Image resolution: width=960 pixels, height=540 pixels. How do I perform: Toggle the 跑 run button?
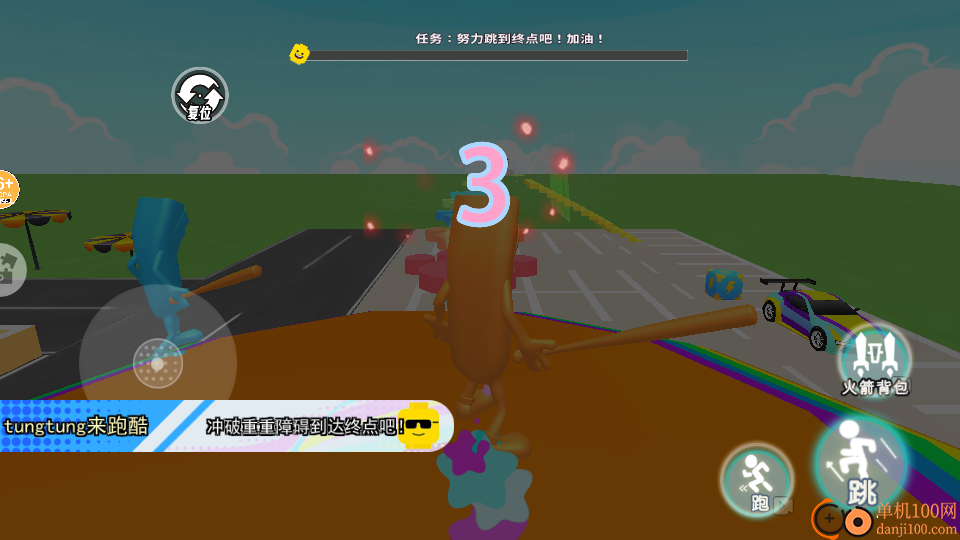(x=757, y=481)
